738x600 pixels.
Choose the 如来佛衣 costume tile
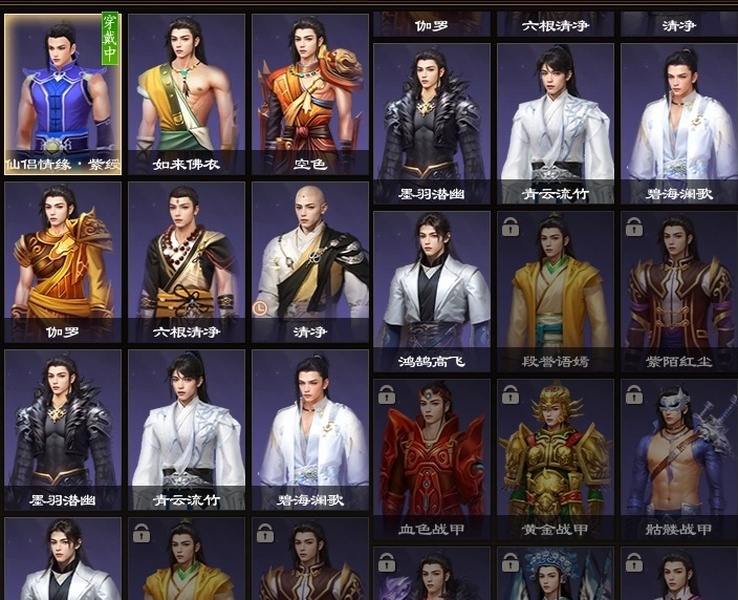186,94
